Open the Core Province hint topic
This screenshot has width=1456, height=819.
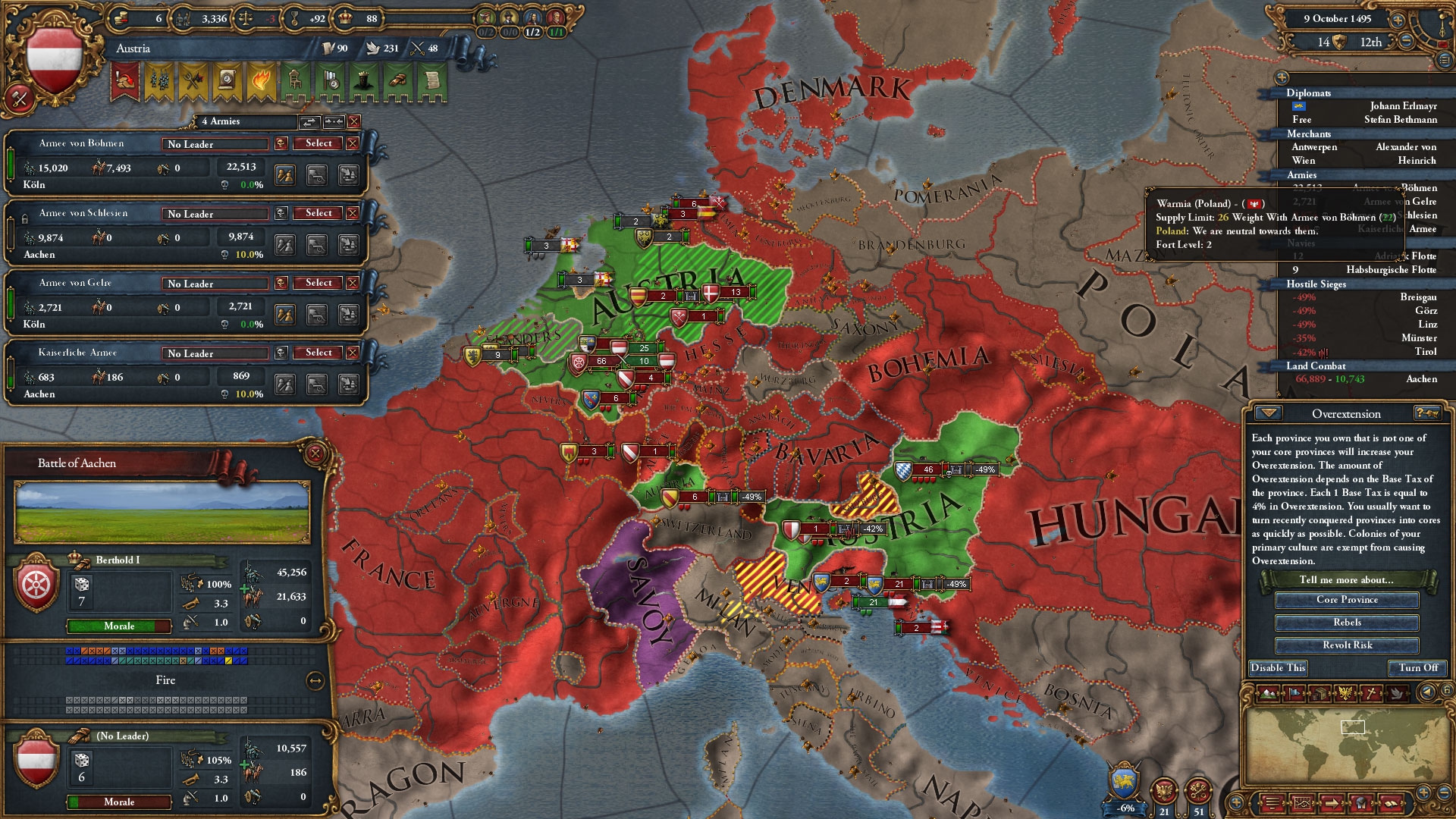(x=1347, y=600)
